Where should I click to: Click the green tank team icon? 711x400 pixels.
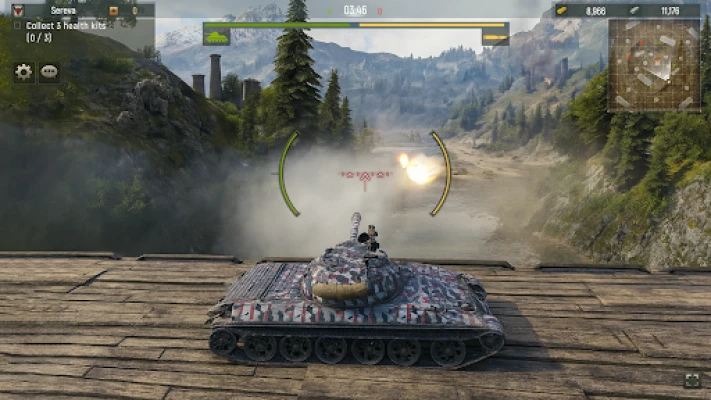click(x=216, y=38)
